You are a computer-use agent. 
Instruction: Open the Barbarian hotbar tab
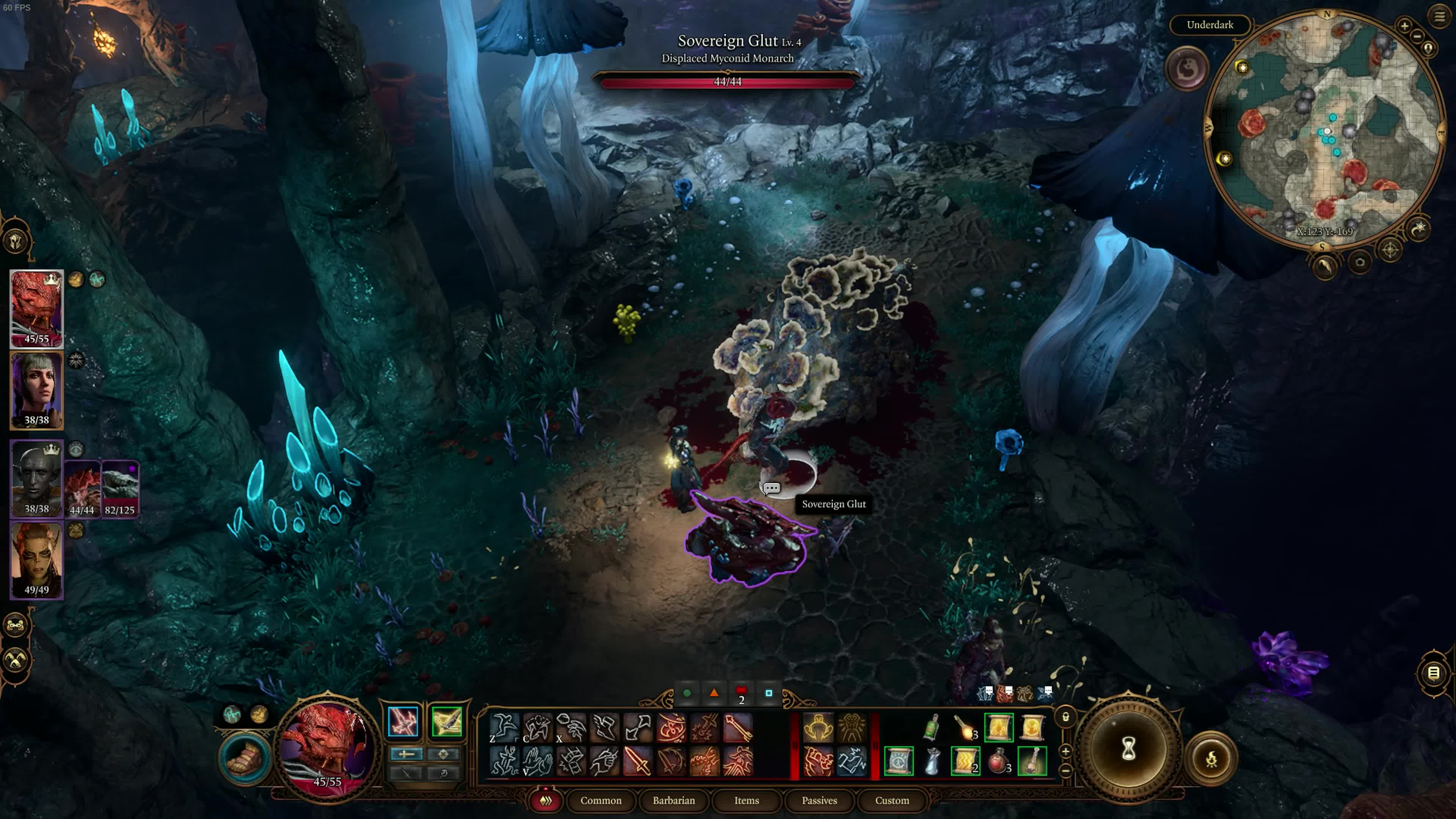coord(673,800)
